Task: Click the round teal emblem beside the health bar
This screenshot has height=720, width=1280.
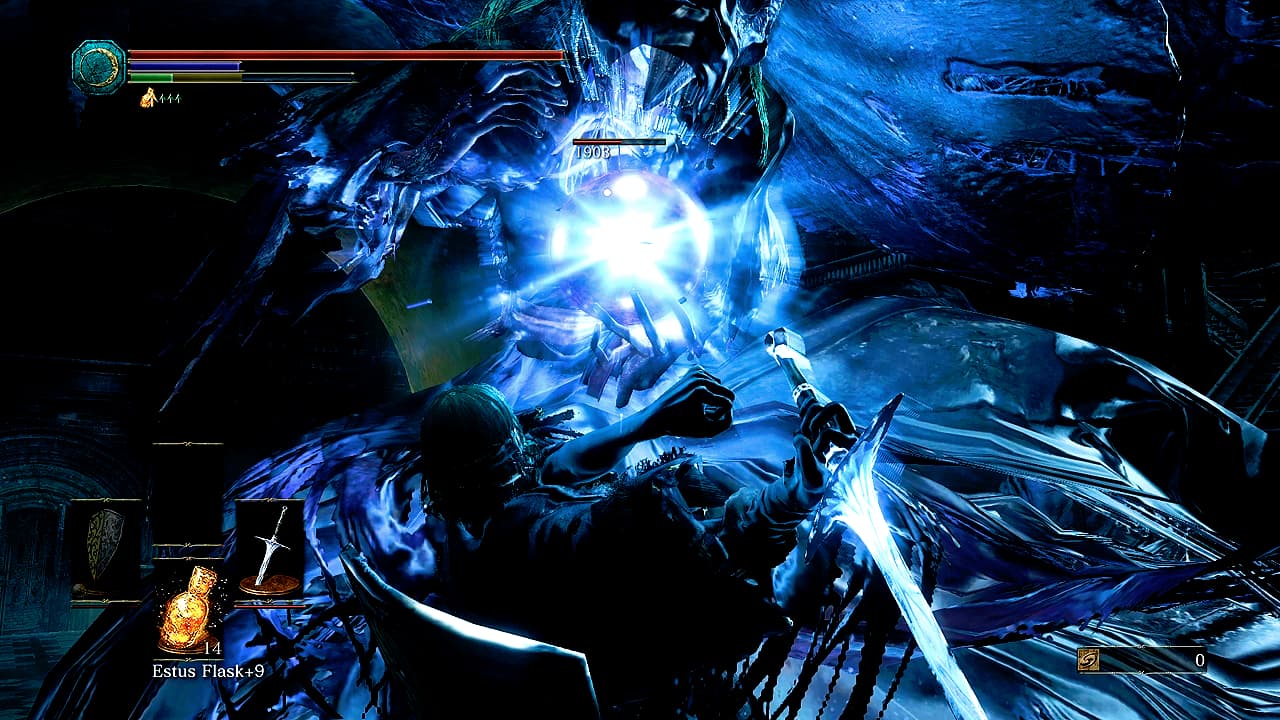Action: [x=99, y=67]
